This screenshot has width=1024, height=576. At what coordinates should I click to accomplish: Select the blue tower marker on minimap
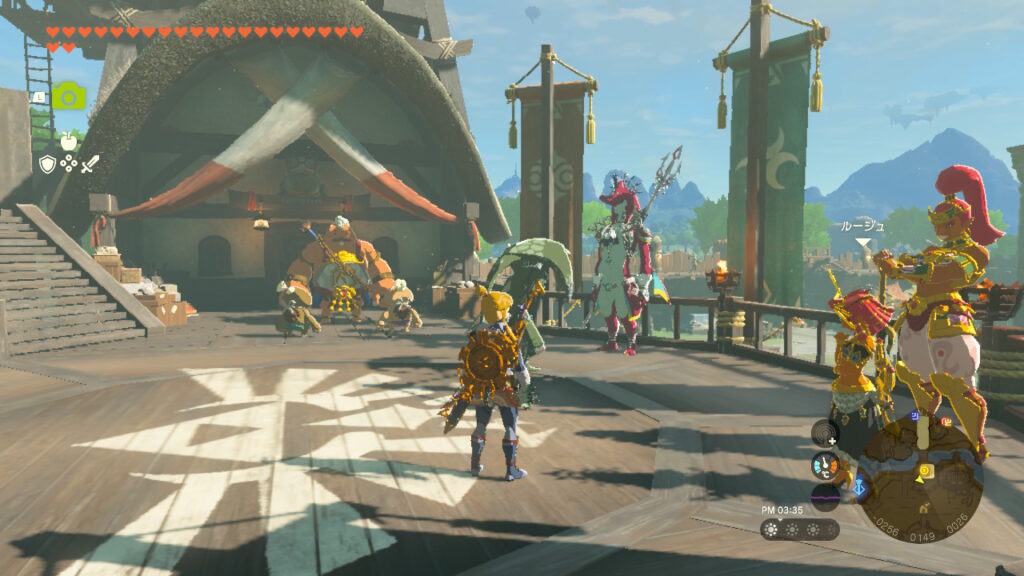(x=859, y=489)
